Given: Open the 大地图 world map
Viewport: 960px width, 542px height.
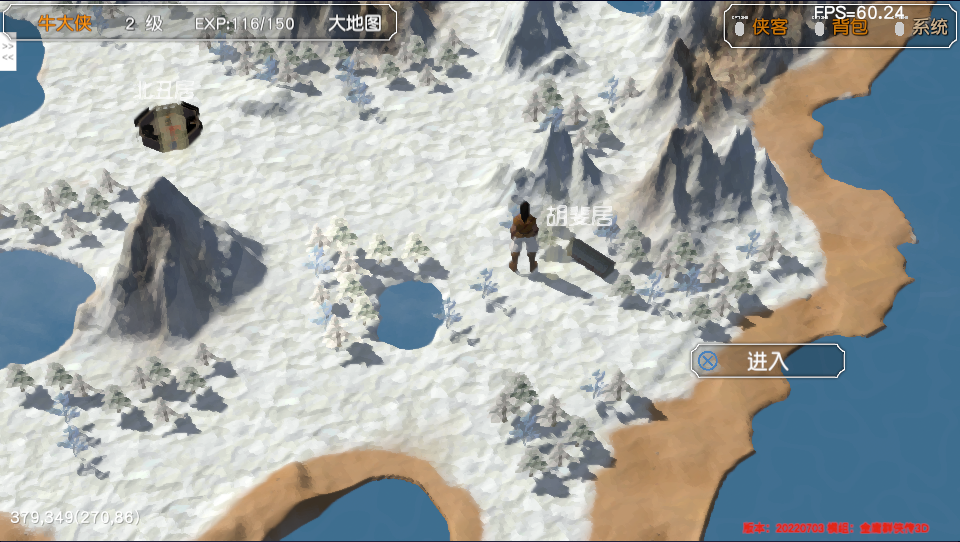Looking at the screenshot, I should pos(356,23).
